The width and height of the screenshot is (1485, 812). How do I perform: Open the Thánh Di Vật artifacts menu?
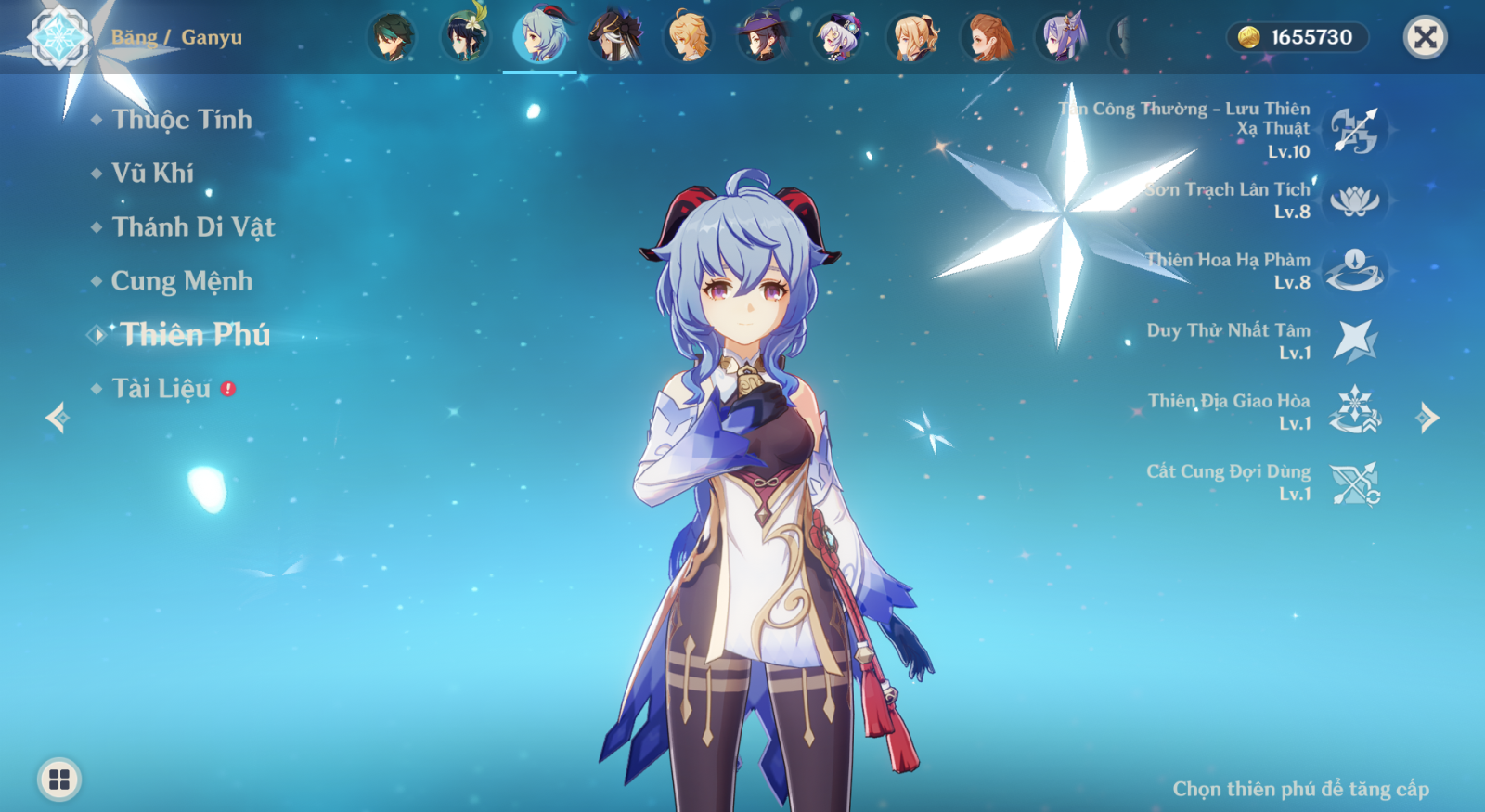[x=192, y=227]
